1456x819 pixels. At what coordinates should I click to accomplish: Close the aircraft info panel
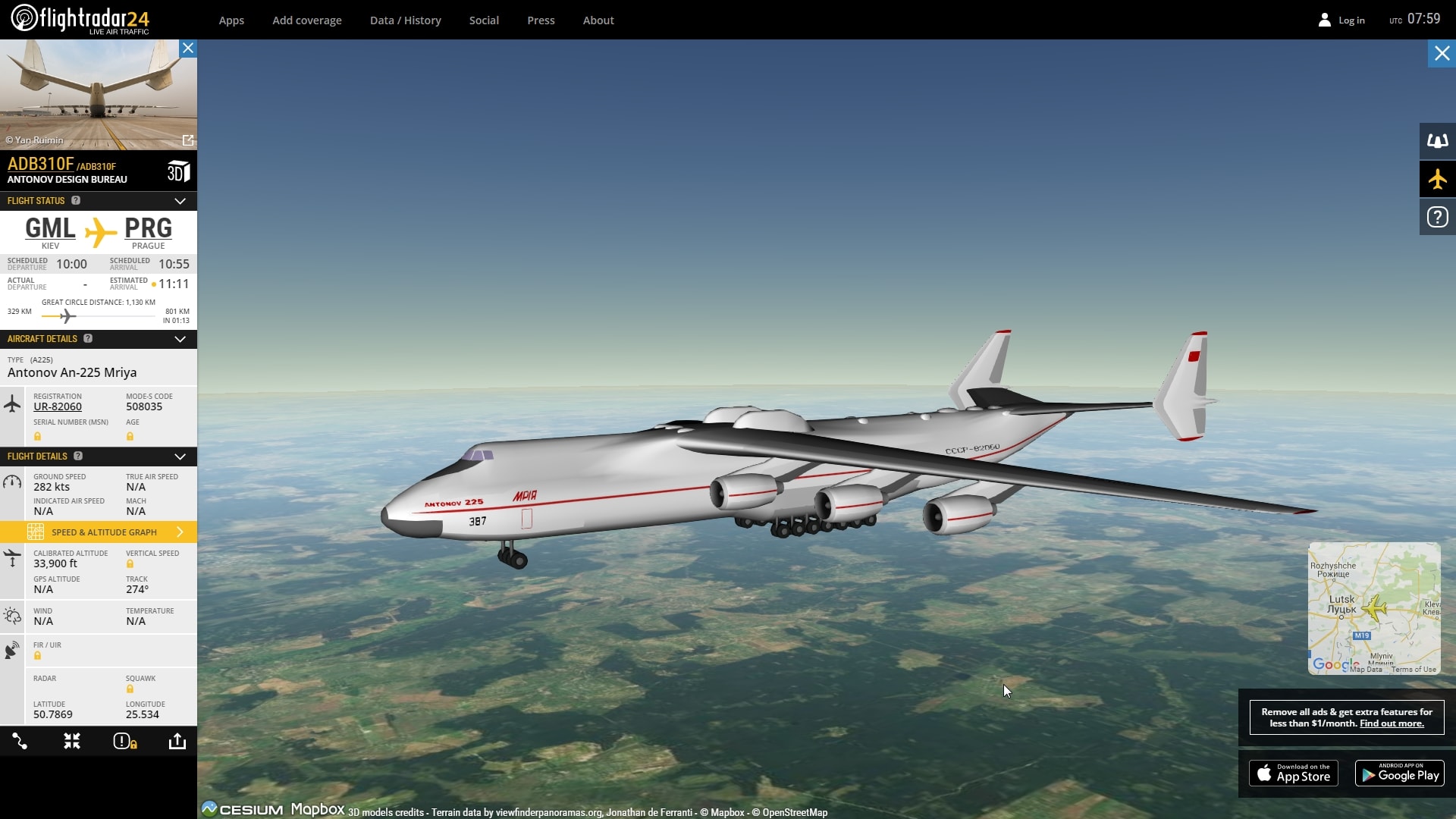[x=188, y=49]
